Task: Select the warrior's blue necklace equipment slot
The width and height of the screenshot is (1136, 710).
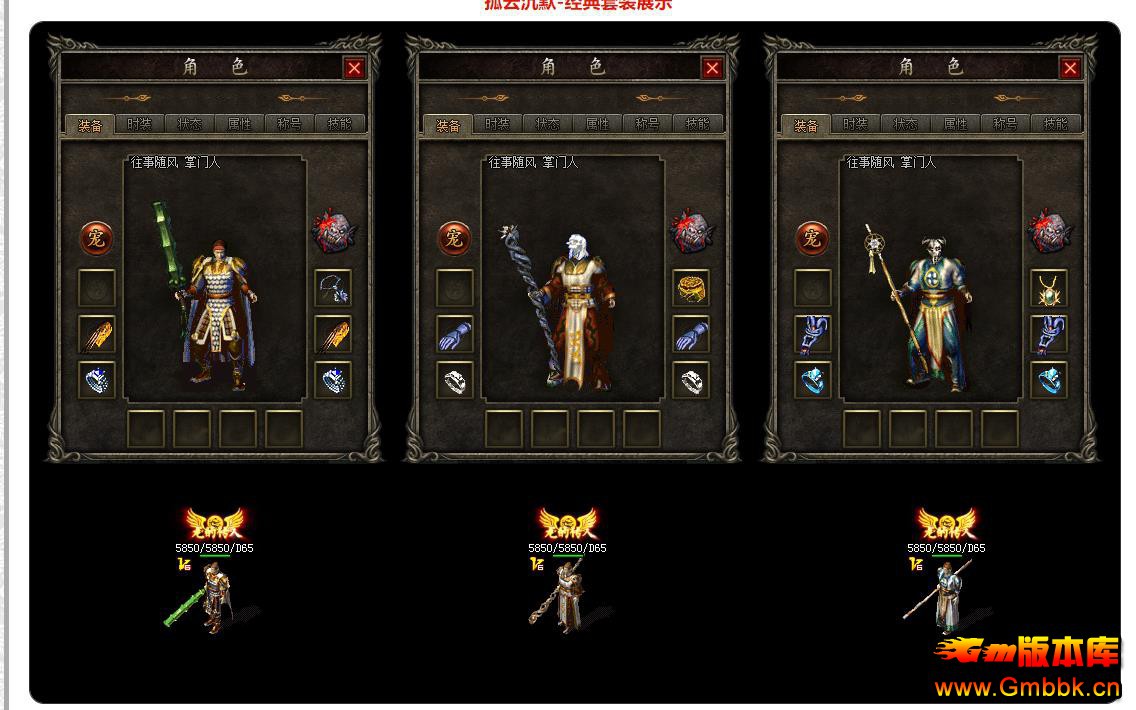Action: pos(333,289)
